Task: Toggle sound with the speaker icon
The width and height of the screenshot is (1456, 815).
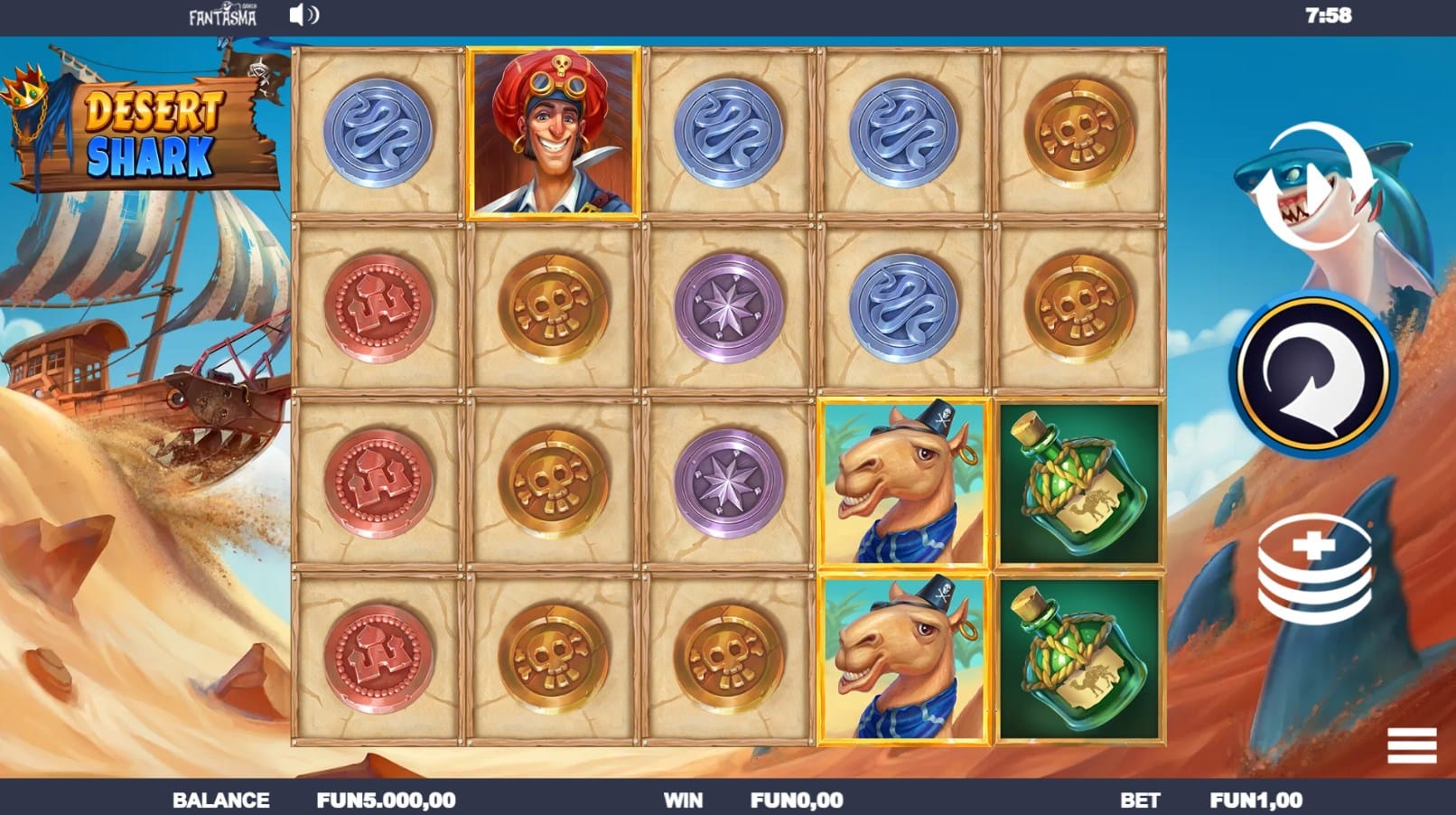Action: (303, 15)
